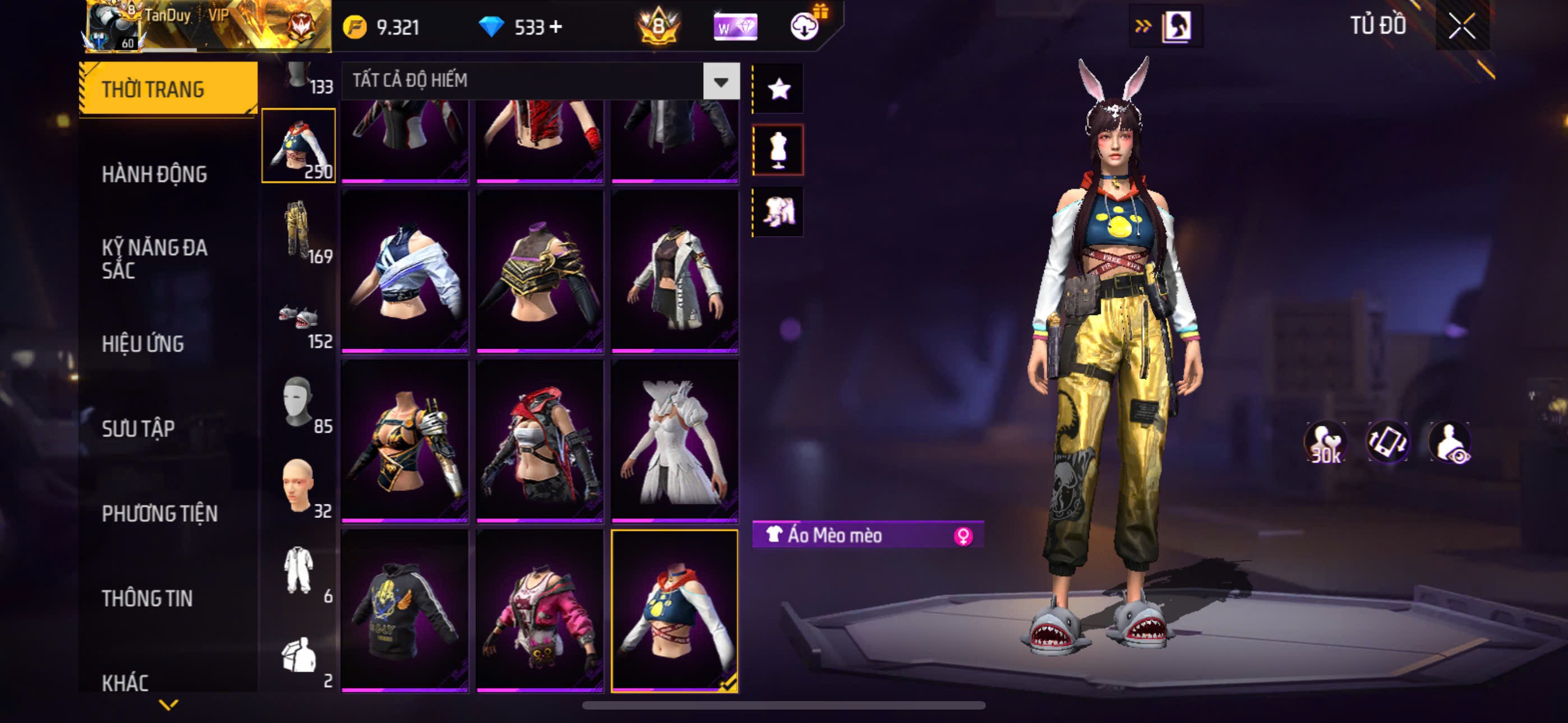Click the 30k heart likes icon
Image resolution: width=1568 pixels, height=723 pixels.
pos(1325,442)
